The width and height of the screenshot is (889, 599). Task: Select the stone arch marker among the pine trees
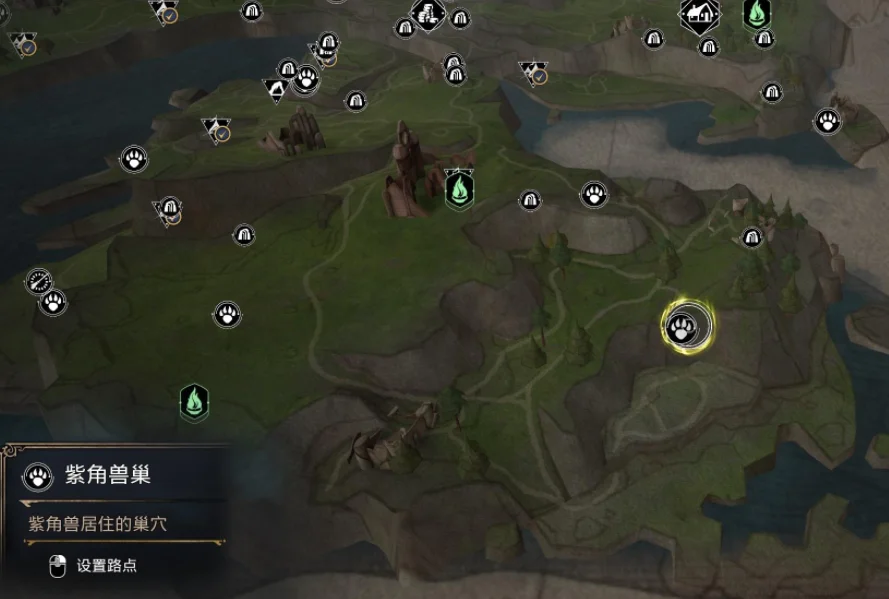pos(752,237)
